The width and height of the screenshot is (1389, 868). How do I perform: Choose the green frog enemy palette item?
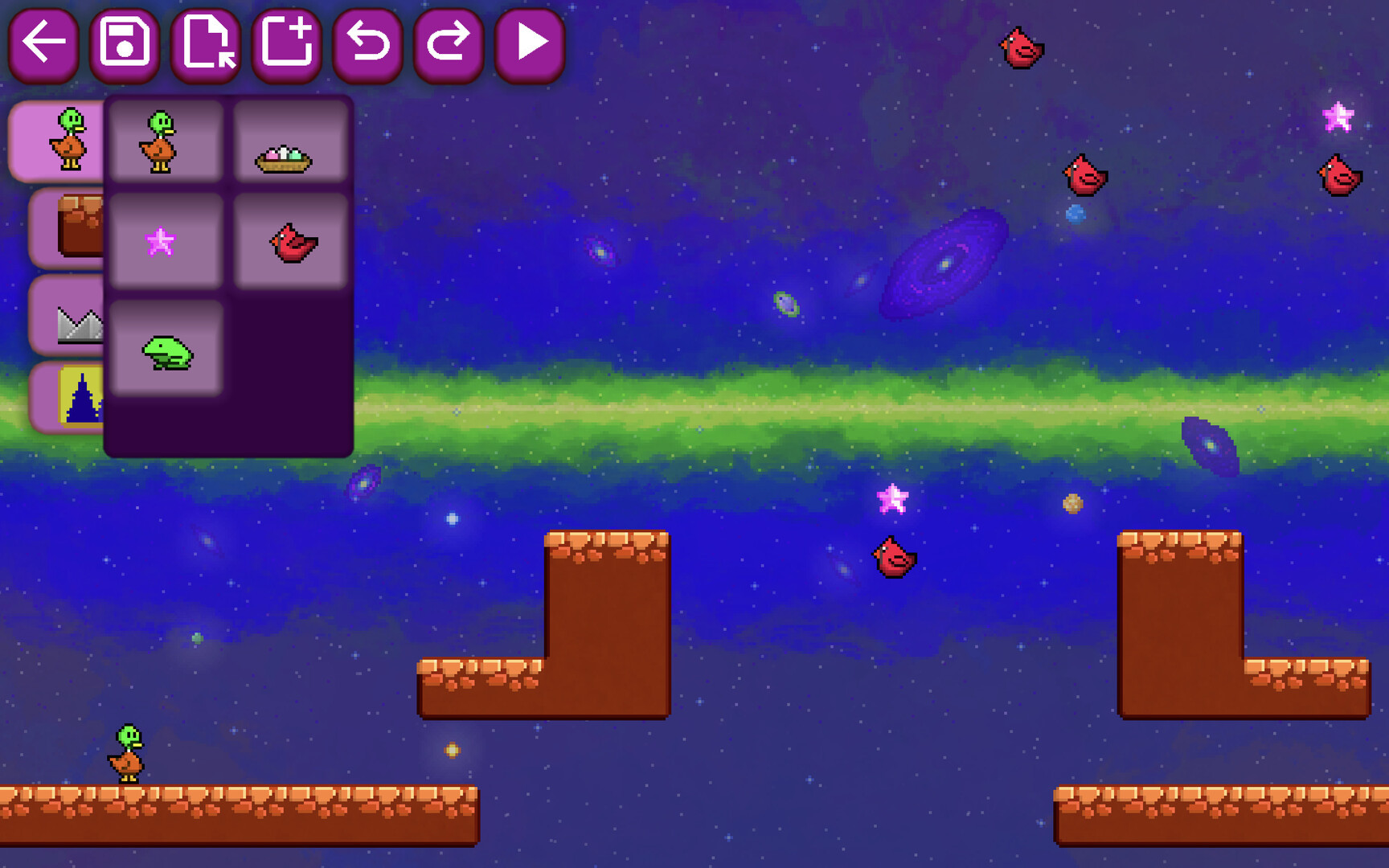(x=166, y=349)
